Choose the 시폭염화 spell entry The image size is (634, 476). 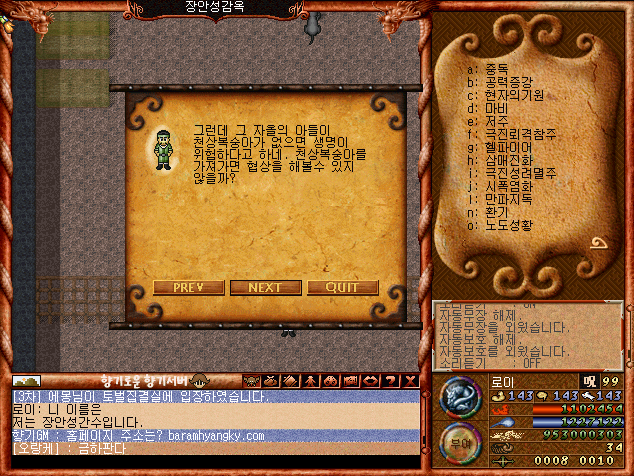[x=507, y=186]
